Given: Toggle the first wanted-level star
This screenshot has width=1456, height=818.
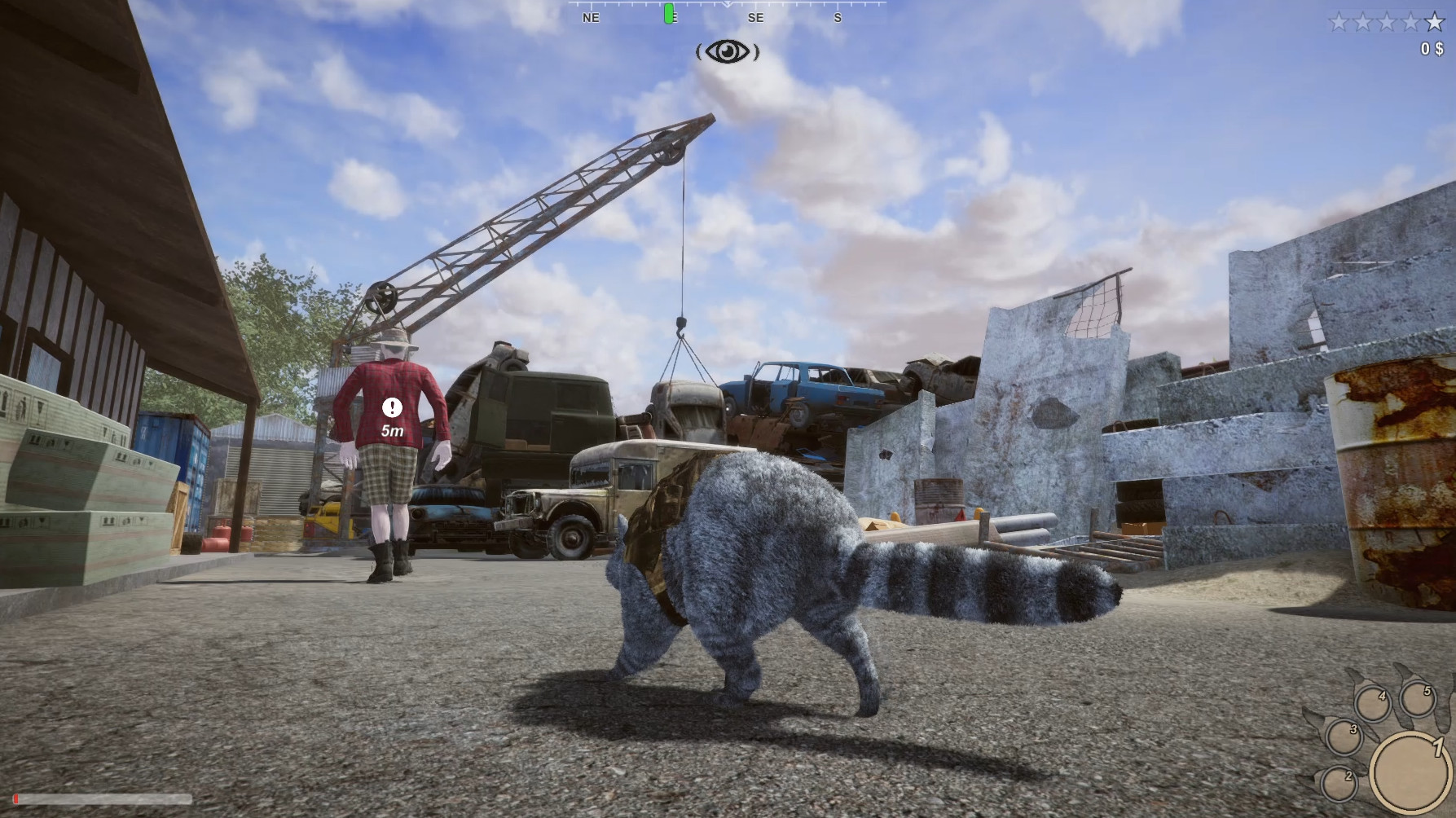Looking at the screenshot, I should pos(1339,22).
